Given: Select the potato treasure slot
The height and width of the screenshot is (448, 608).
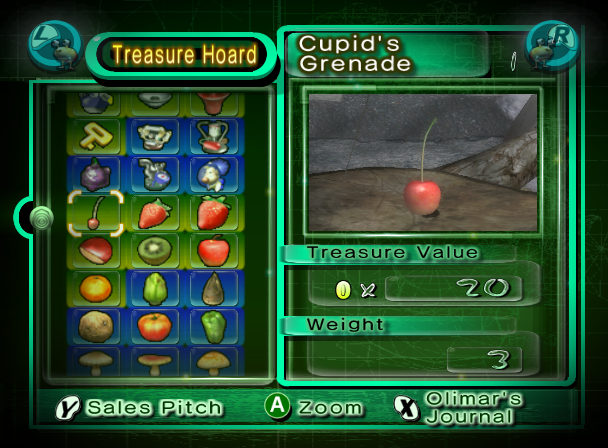Looking at the screenshot, I should 95,326.
